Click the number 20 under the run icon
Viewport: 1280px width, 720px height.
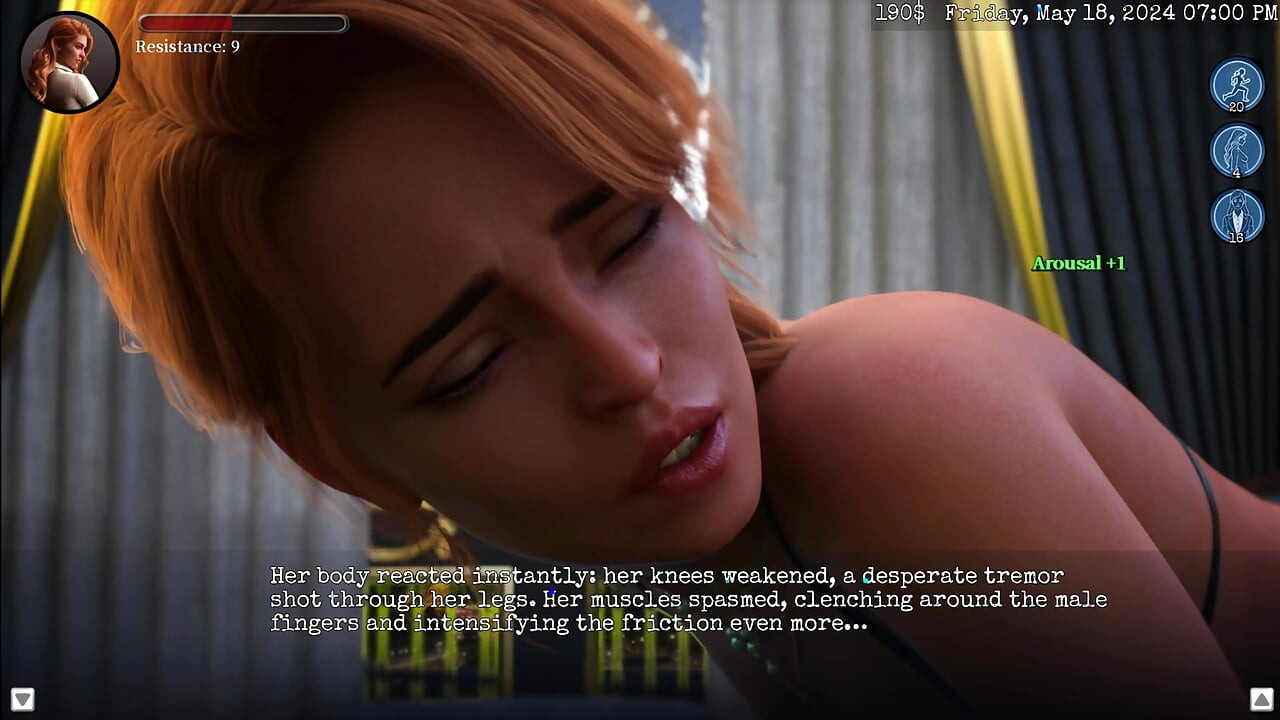tap(1235, 107)
